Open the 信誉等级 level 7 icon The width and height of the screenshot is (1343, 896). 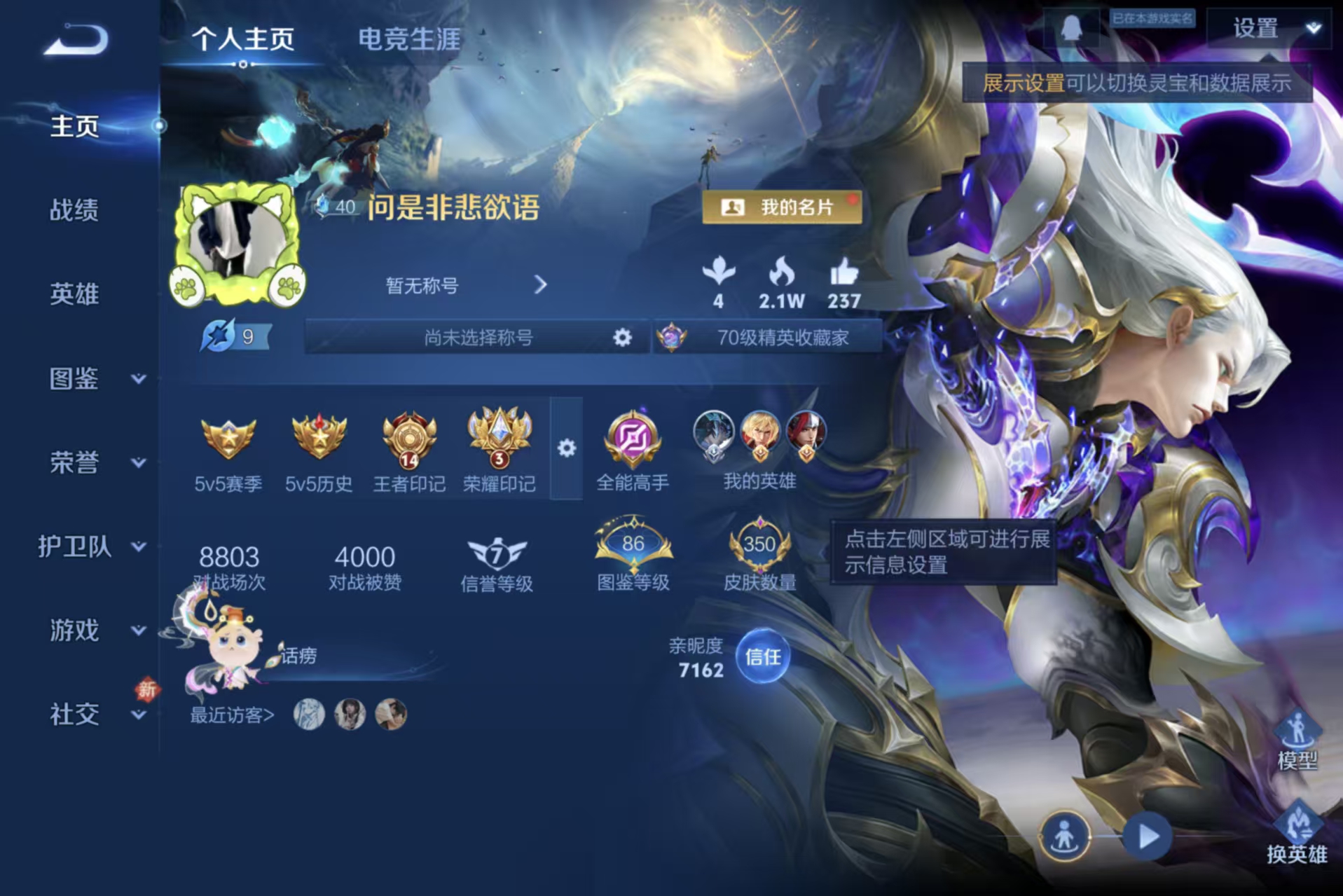point(497,553)
